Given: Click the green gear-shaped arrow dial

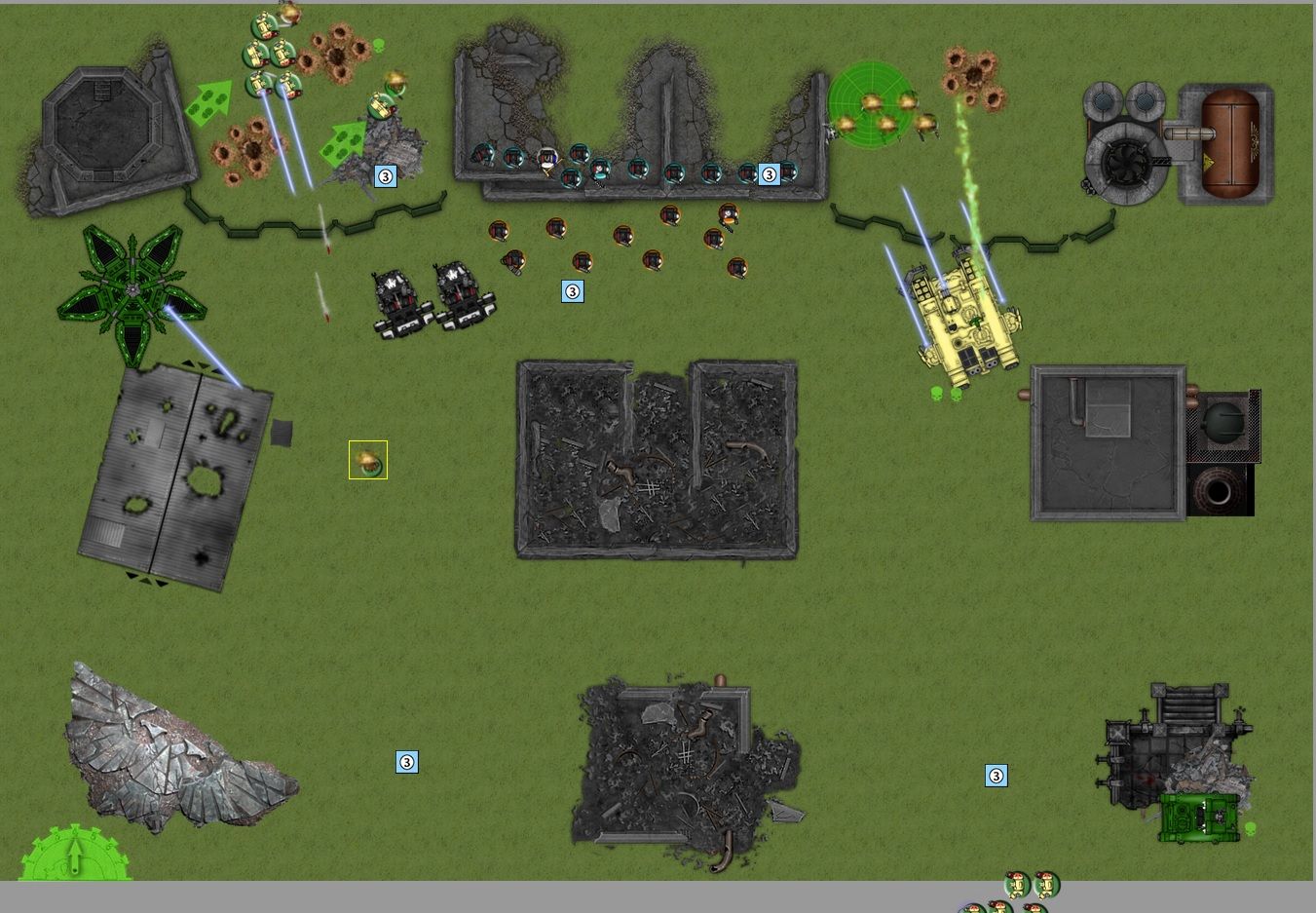Looking at the screenshot, I should [x=75, y=856].
